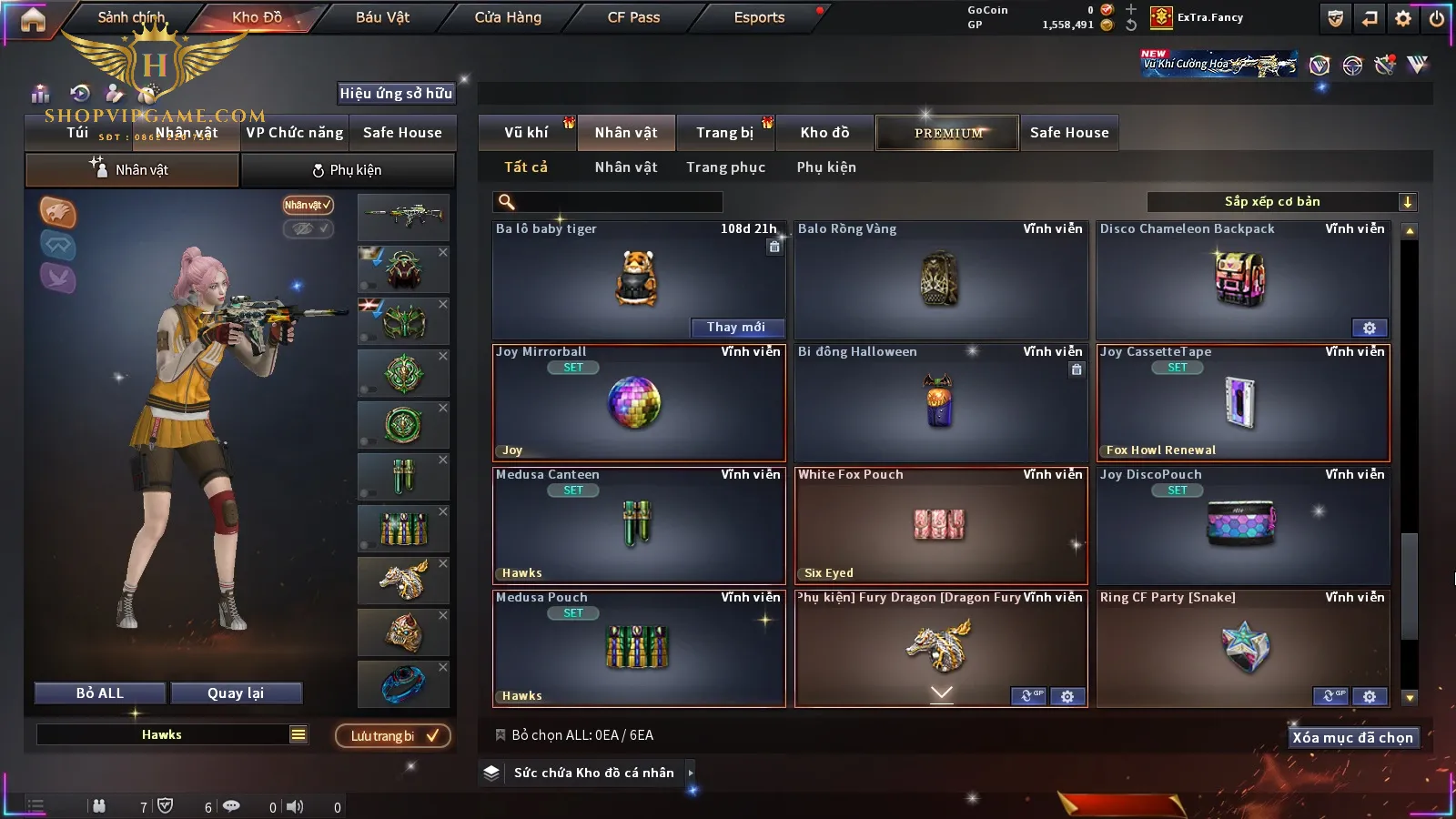Screen dimensions: 1456x819
Task: Open the CF Pass menu
Action: pos(633,17)
